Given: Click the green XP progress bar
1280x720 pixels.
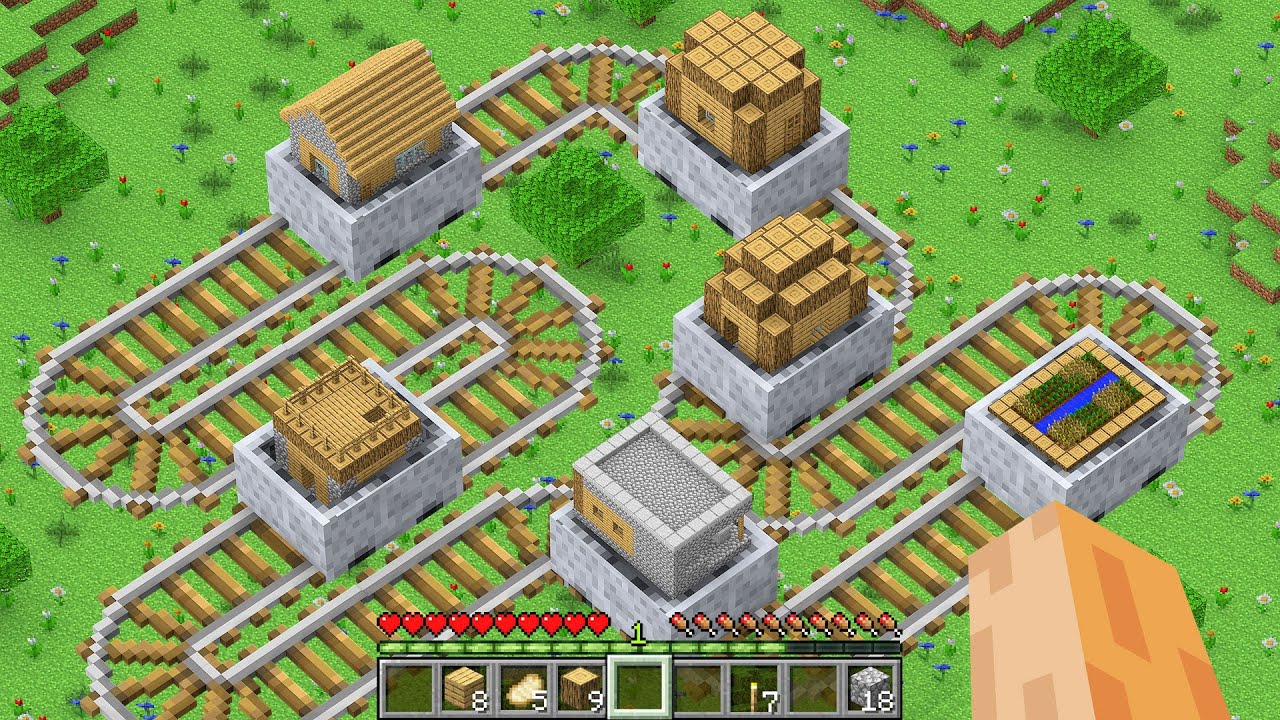Looking at the screenshot, I should [x=500, y=645].
